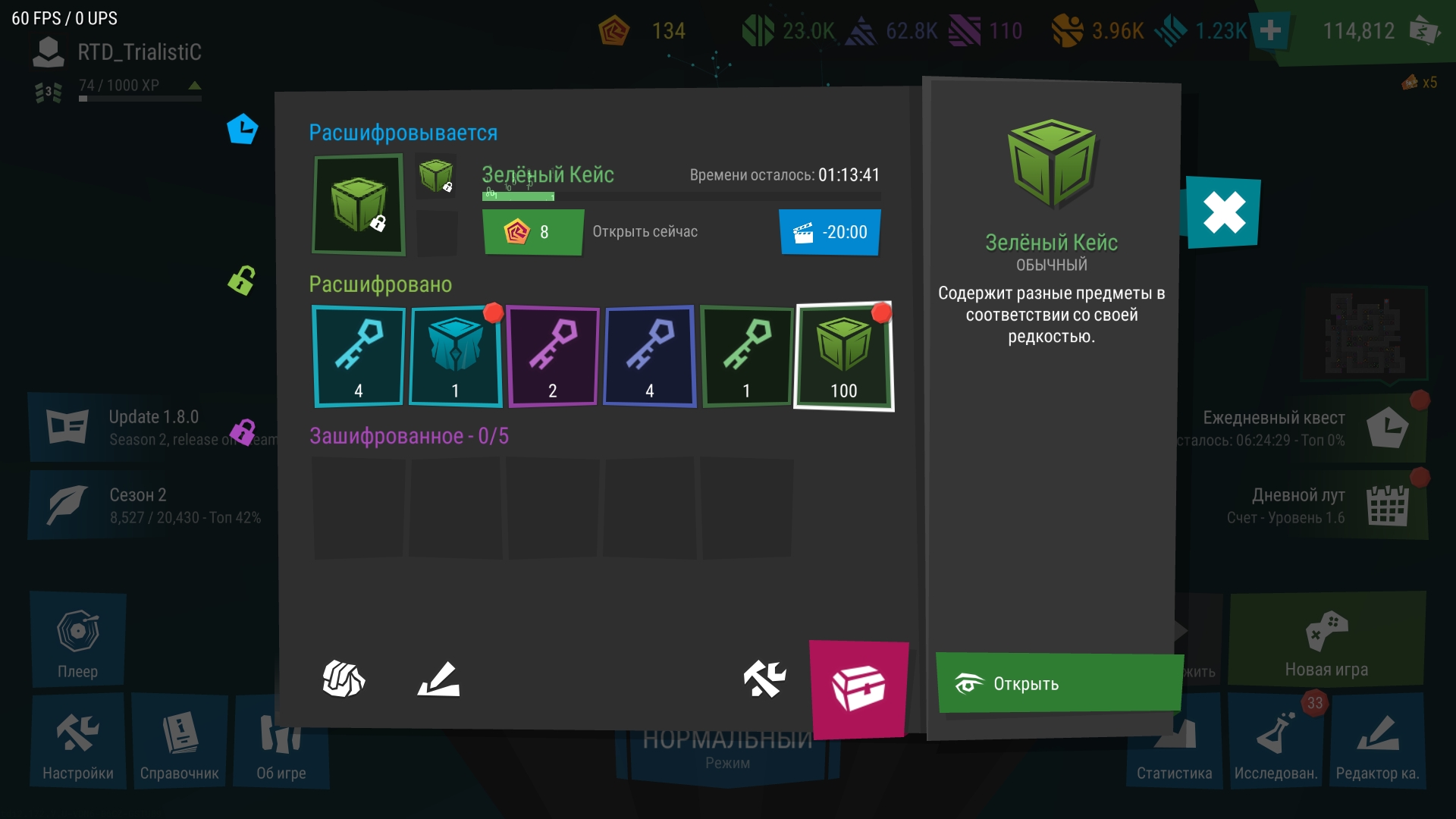Select the green case stack of 100
Image resolution: width=1456 pixels, height=819 pixels.
pos(843,356)
